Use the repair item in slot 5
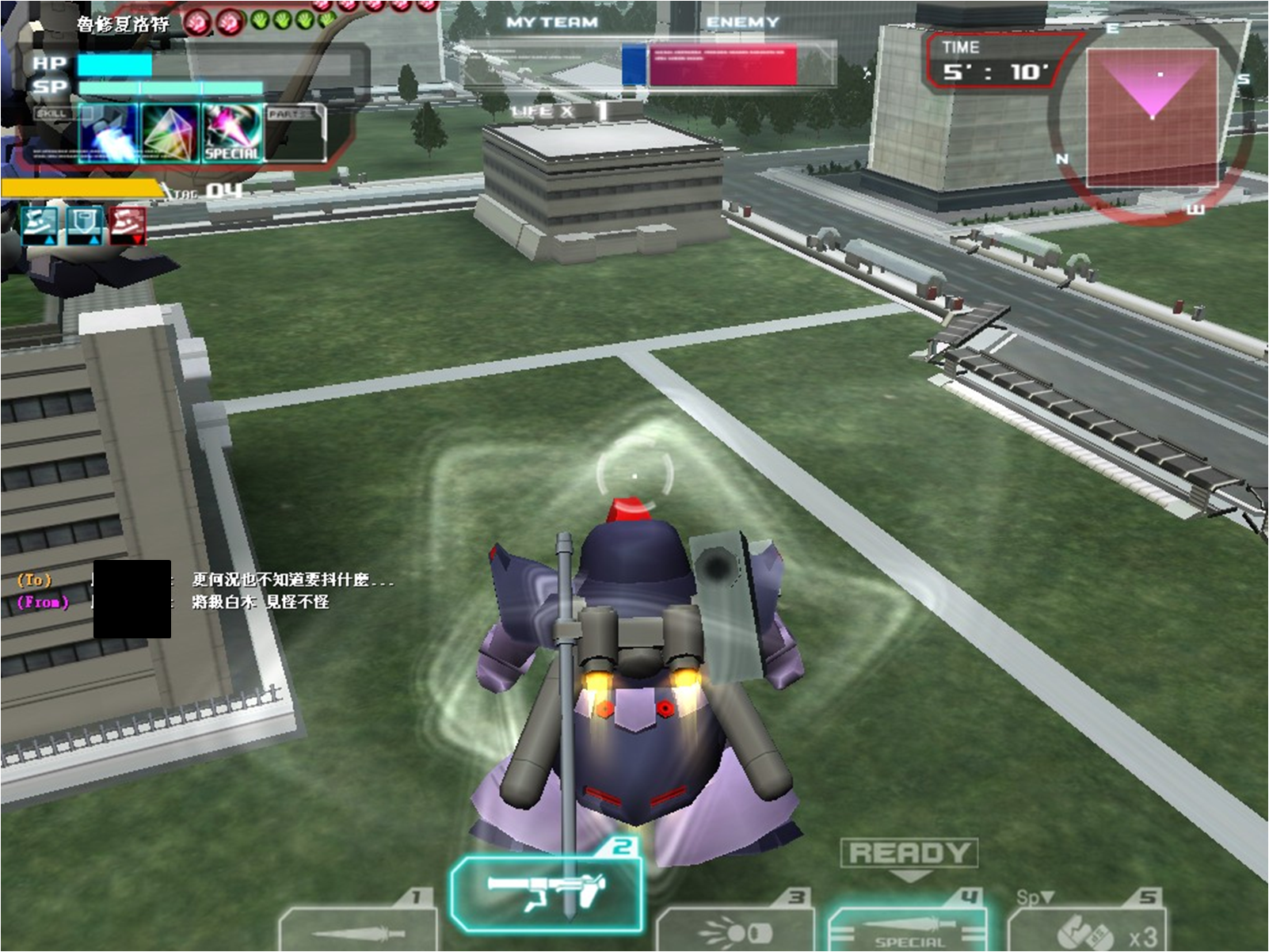 (1087, 928)
